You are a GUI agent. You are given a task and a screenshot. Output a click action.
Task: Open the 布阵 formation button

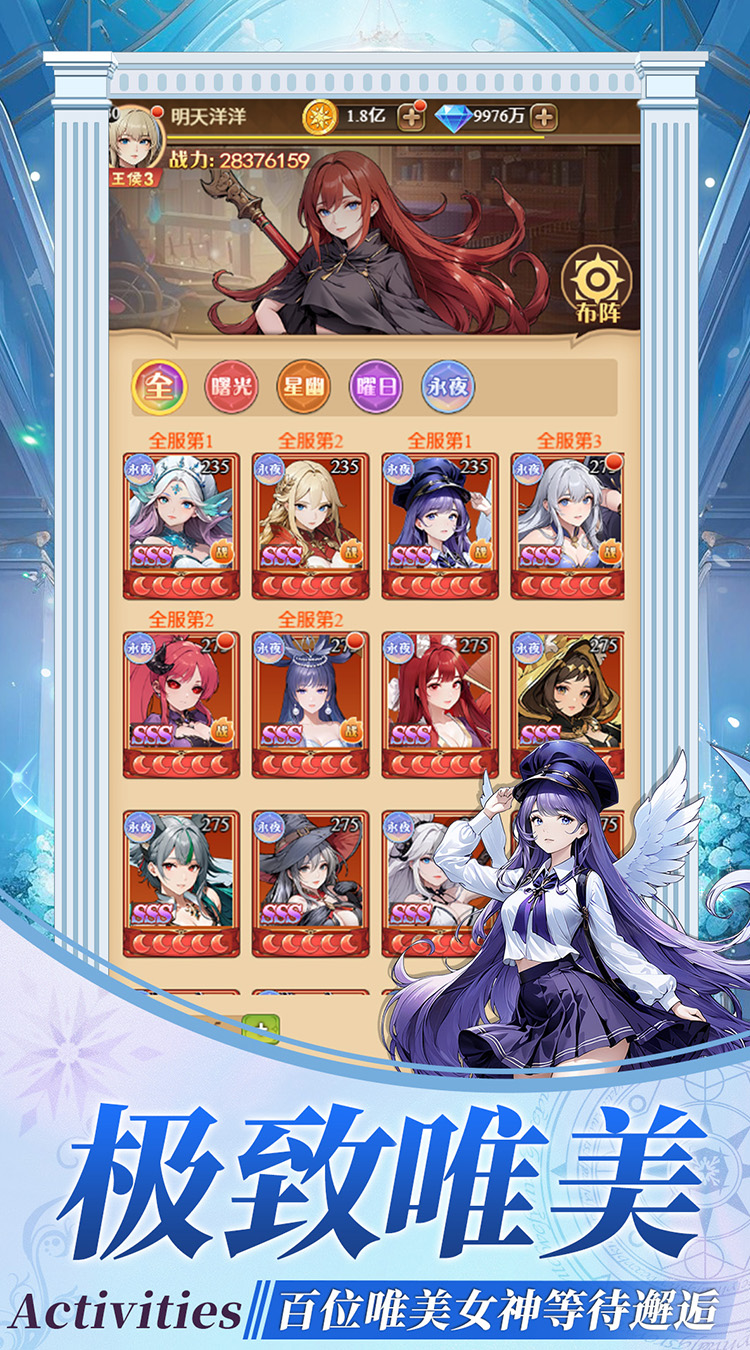(x=597, y=286)
